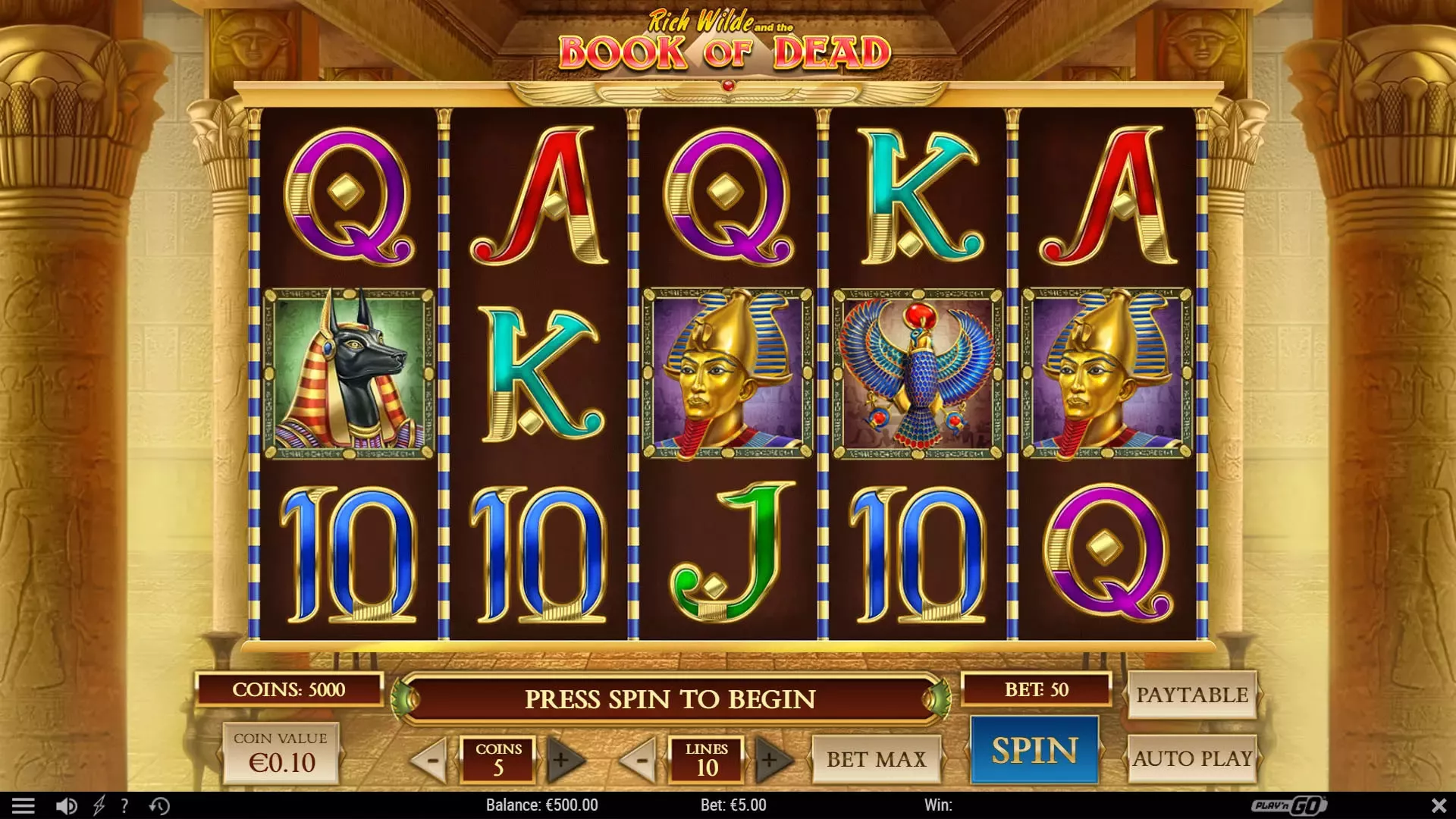
Task: Open help via the question mark icon
Action: (x=124, y=805)
